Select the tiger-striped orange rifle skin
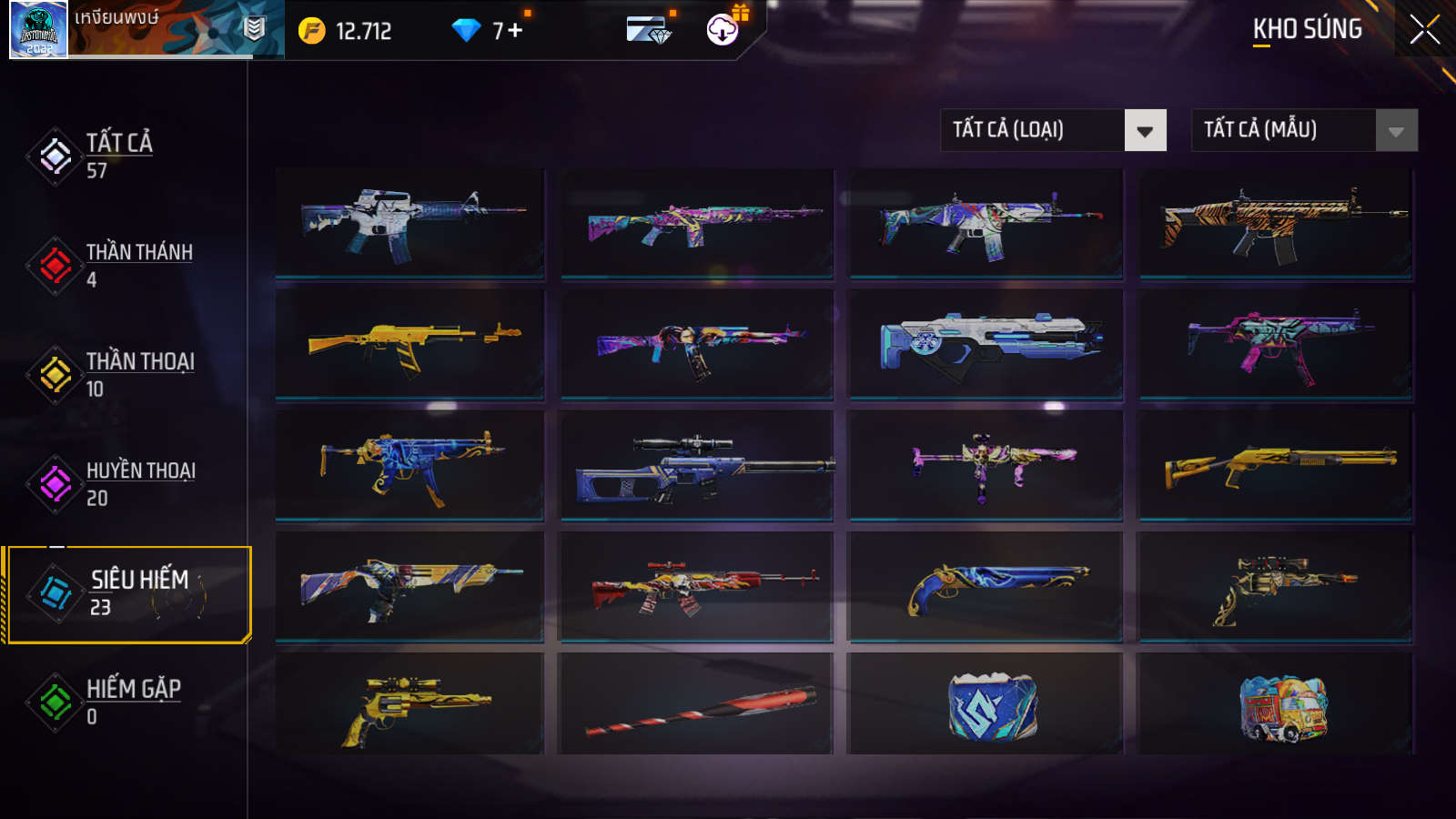Image resolution: width=1456 pixels, height=819 pixels. tap(1276, 222)
